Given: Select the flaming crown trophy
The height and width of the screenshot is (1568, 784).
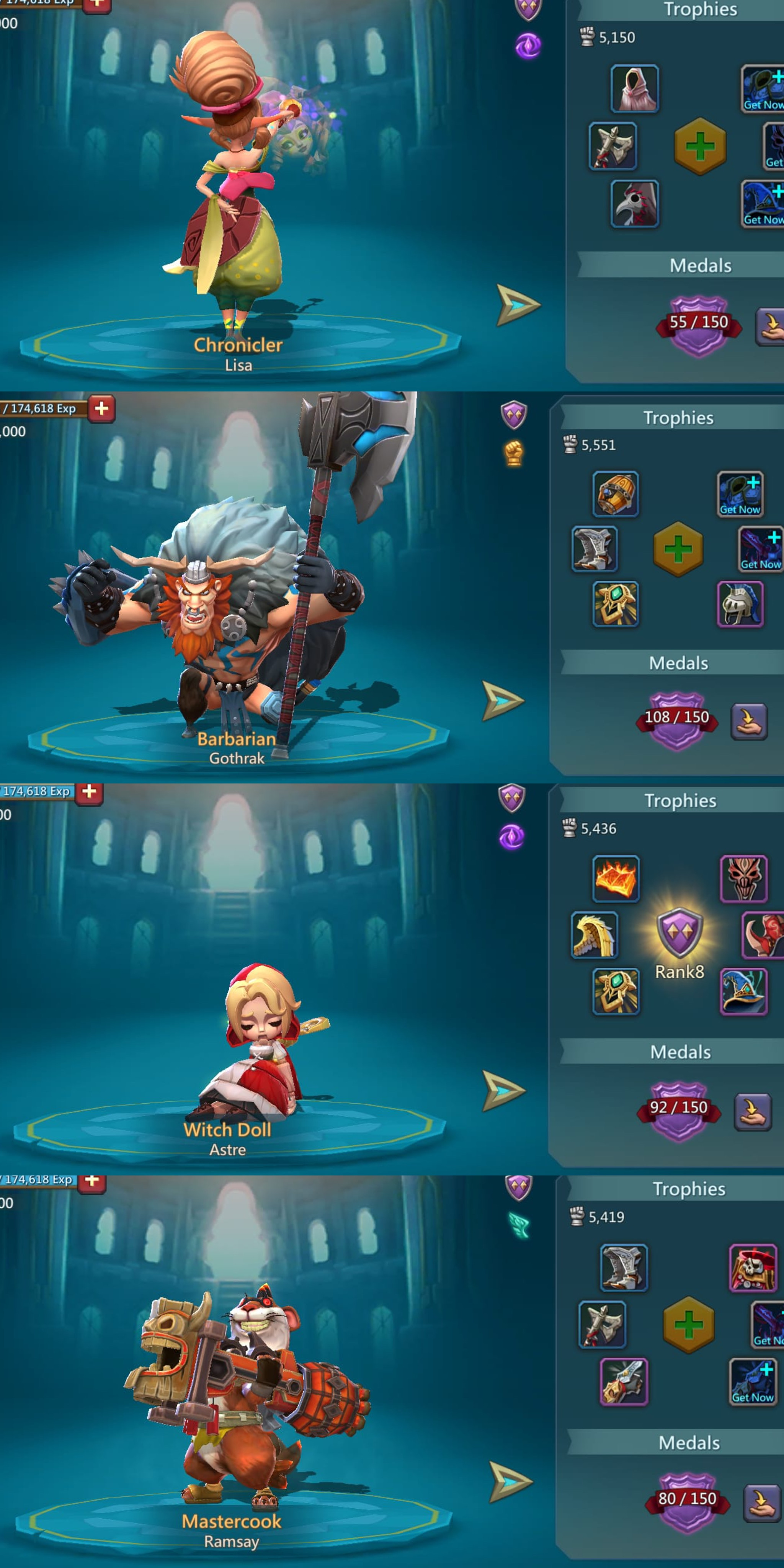Looking at the screenshot, I should coord(616,878).
